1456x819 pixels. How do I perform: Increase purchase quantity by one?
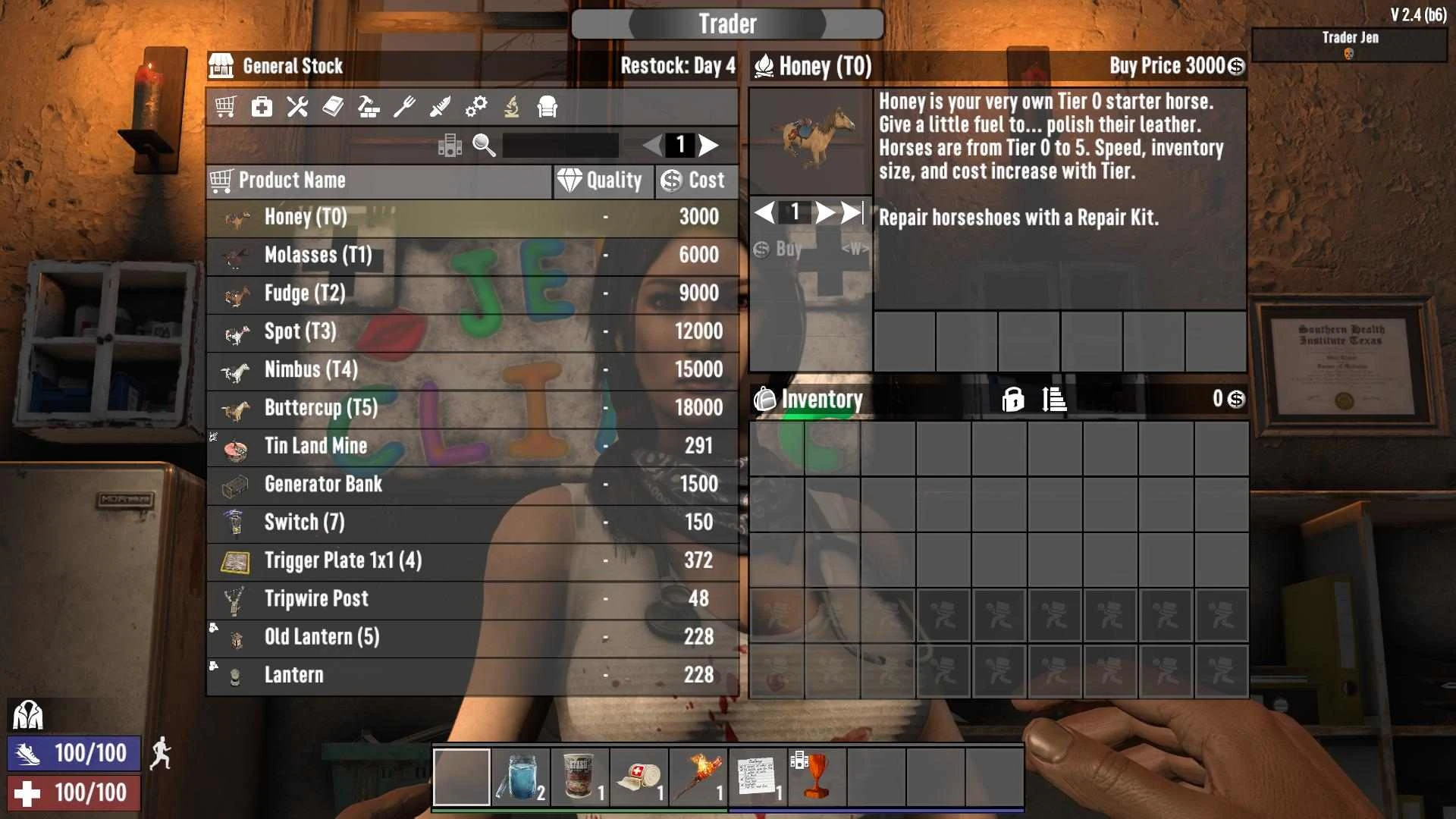(824, 212)
